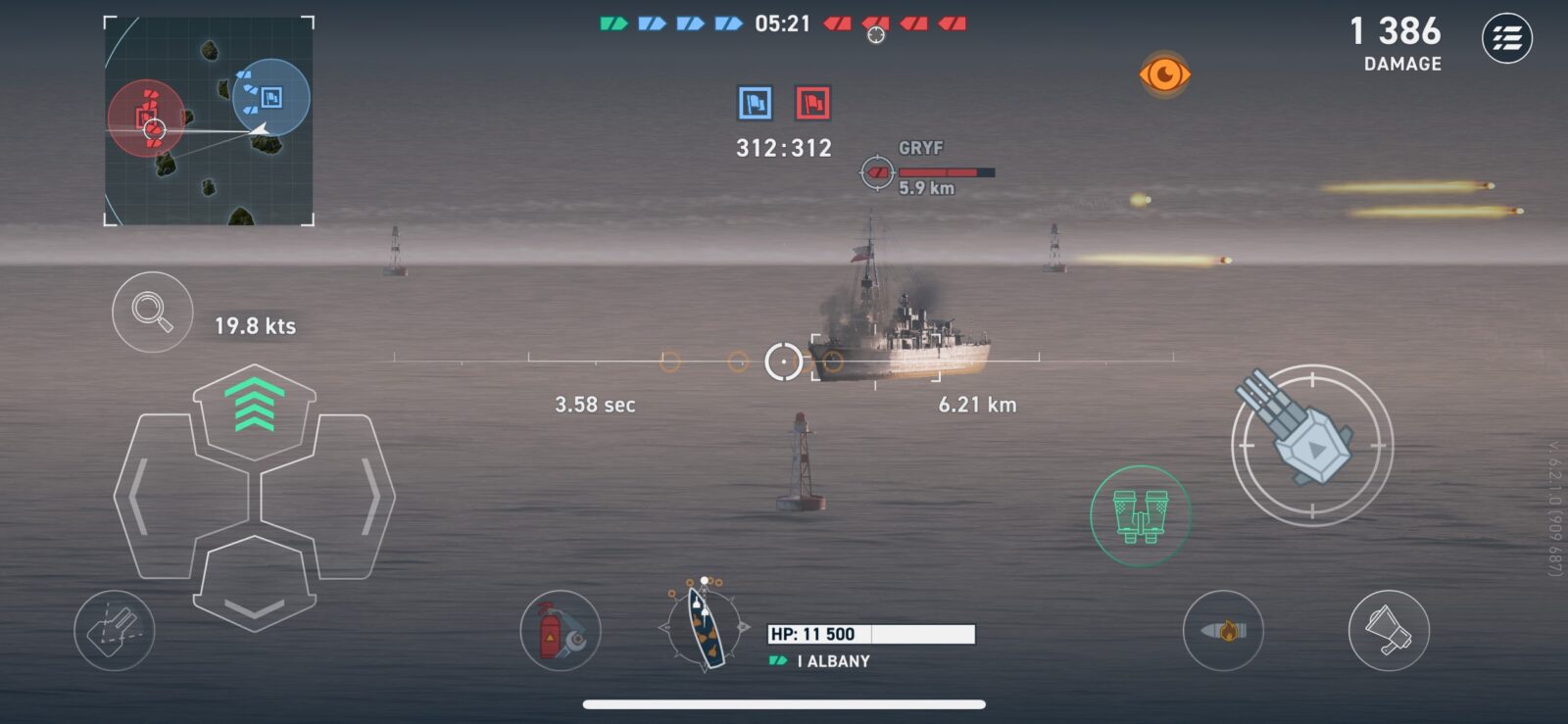Screen dimensions: 1568x724
Task: Tap the minimap
Action: (209, 121)
